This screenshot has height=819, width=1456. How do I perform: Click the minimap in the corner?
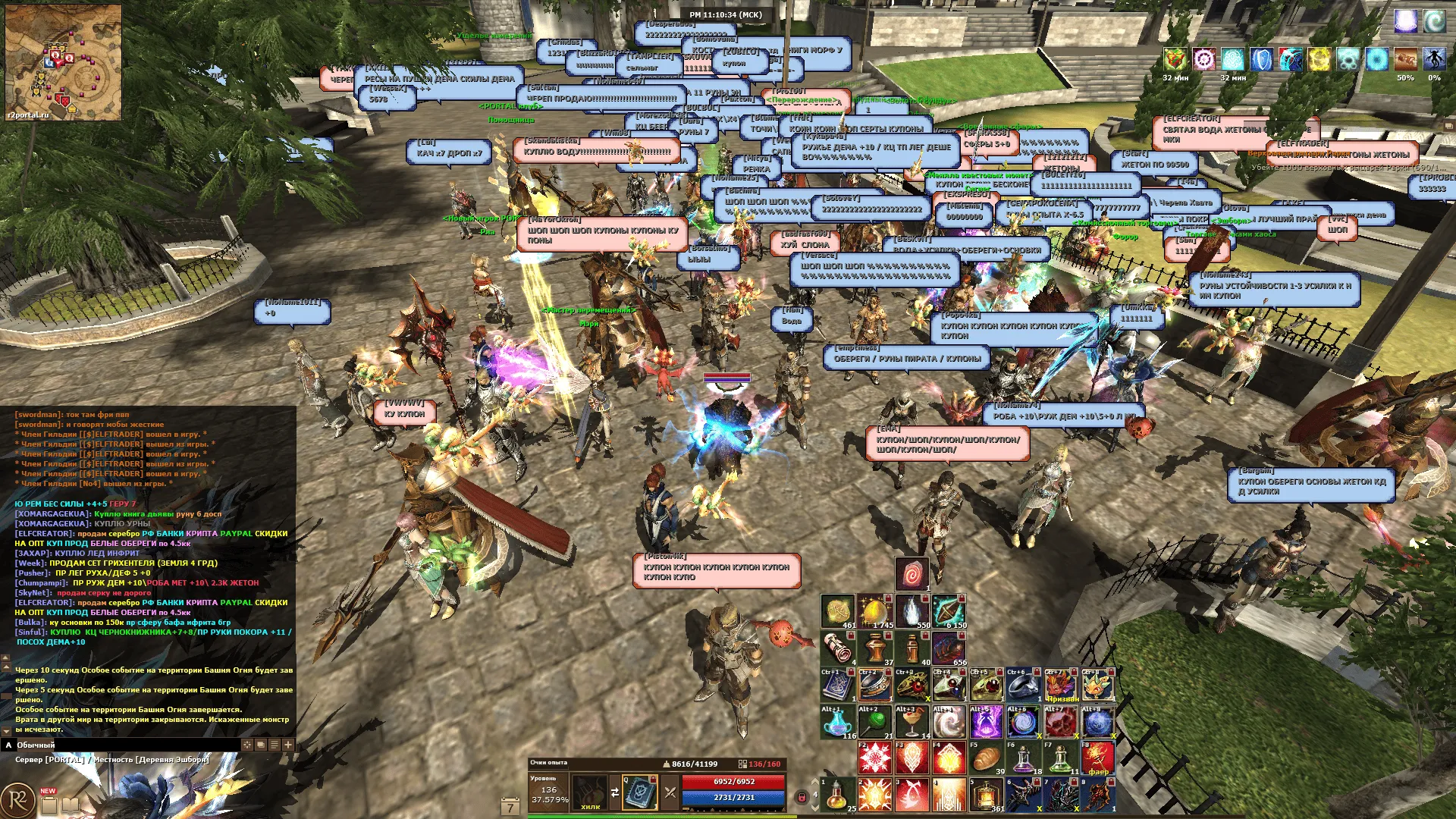63,62
